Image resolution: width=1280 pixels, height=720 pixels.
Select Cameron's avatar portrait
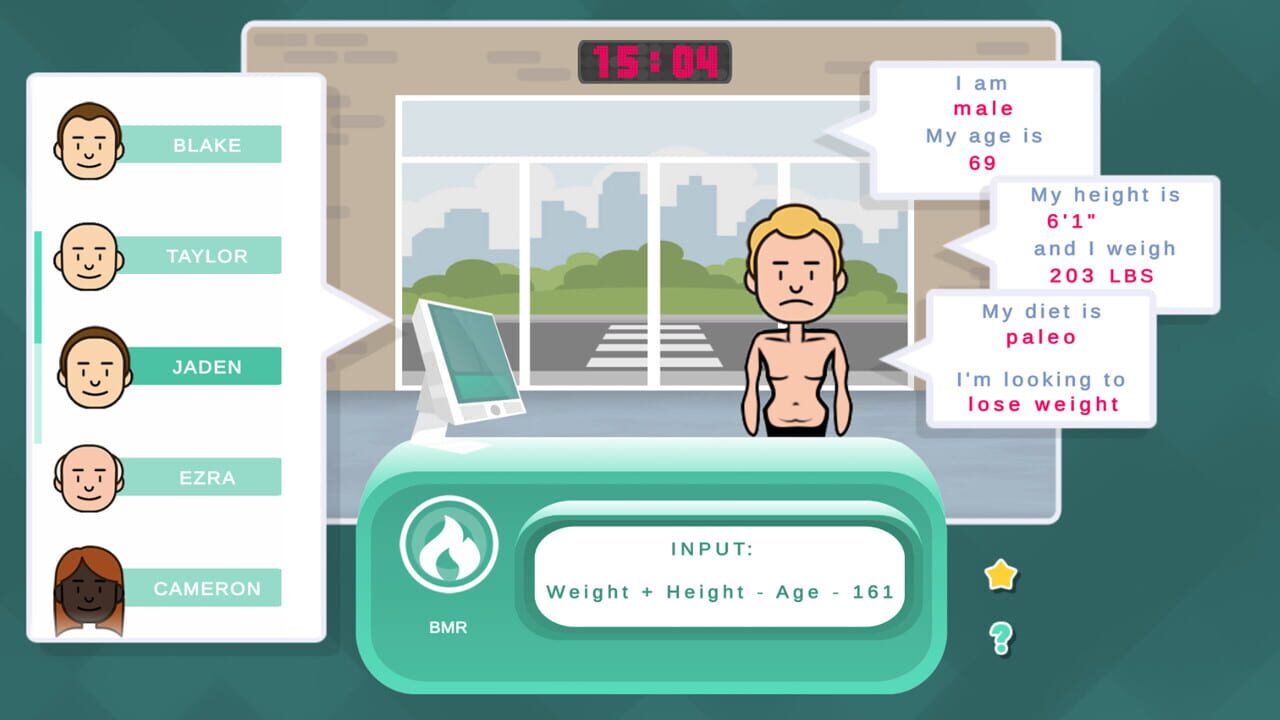point(87,588)
